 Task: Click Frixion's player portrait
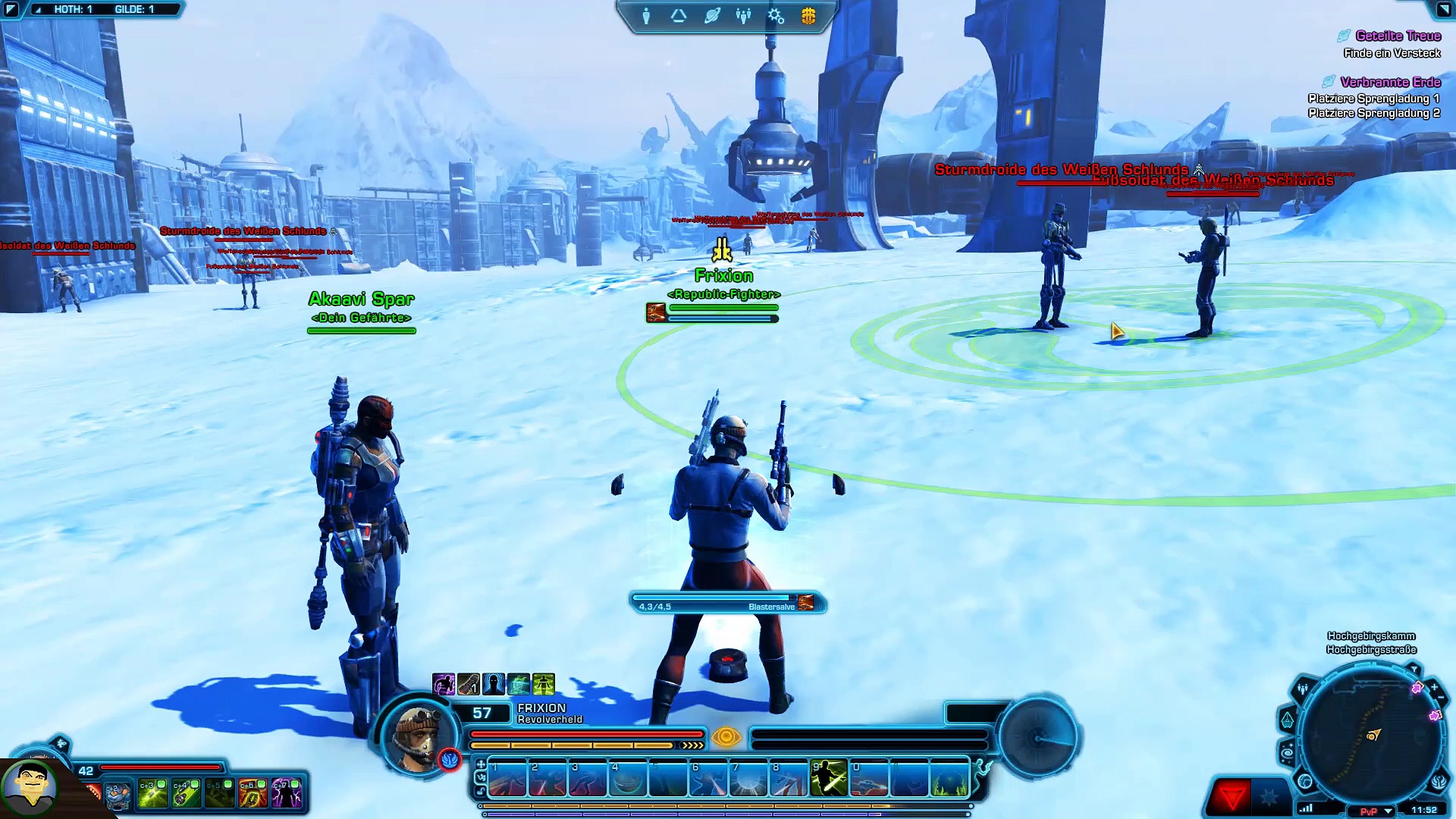pyautogui.click(x=416, y=736)
